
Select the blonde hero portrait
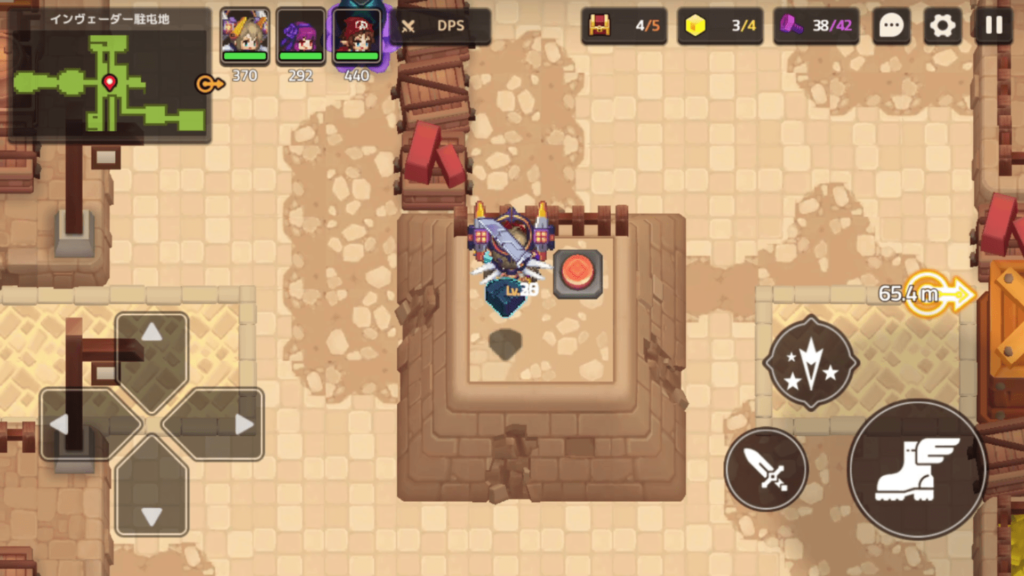tap(245, 33)
